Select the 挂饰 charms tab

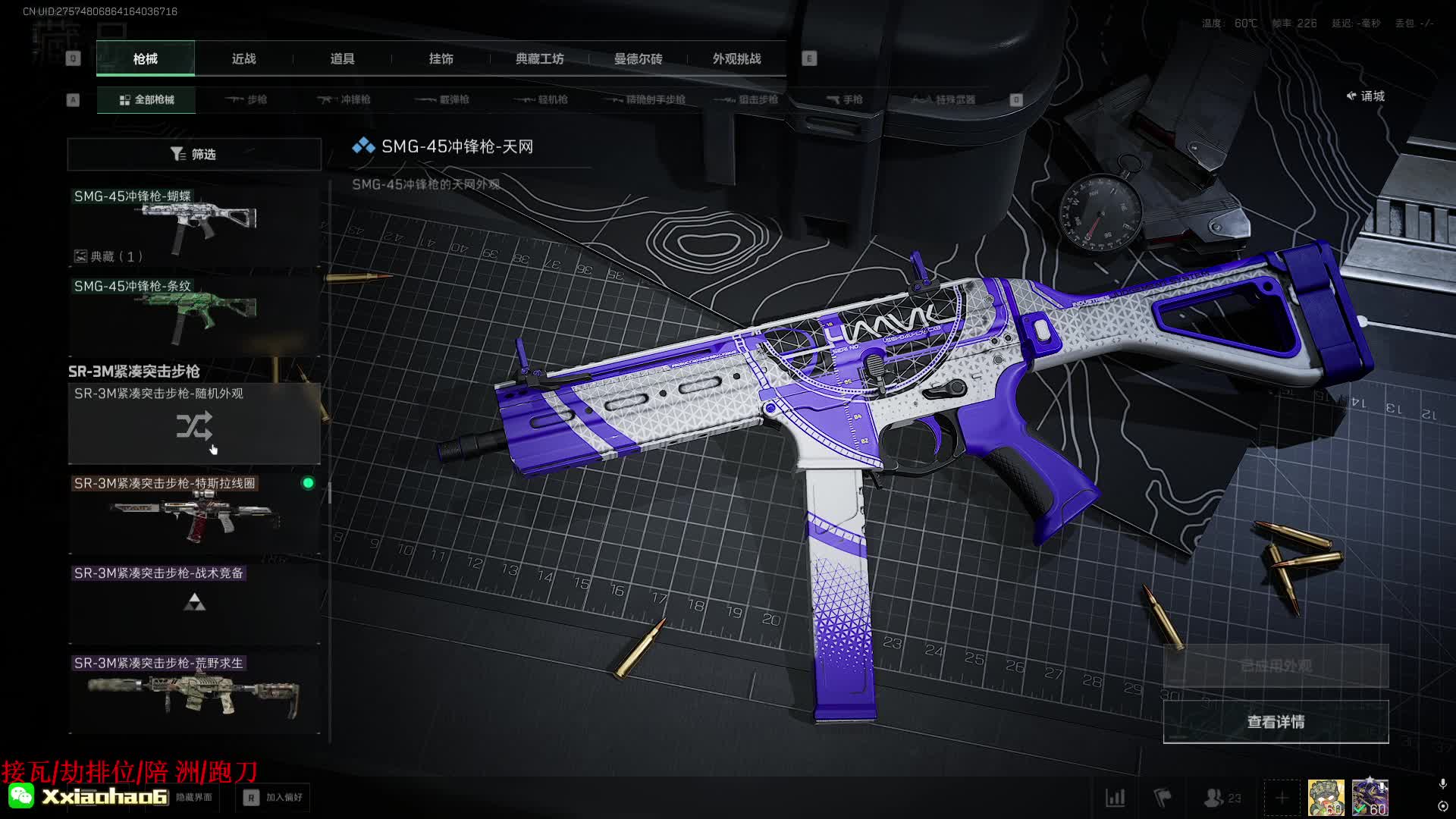click(441, 58)
